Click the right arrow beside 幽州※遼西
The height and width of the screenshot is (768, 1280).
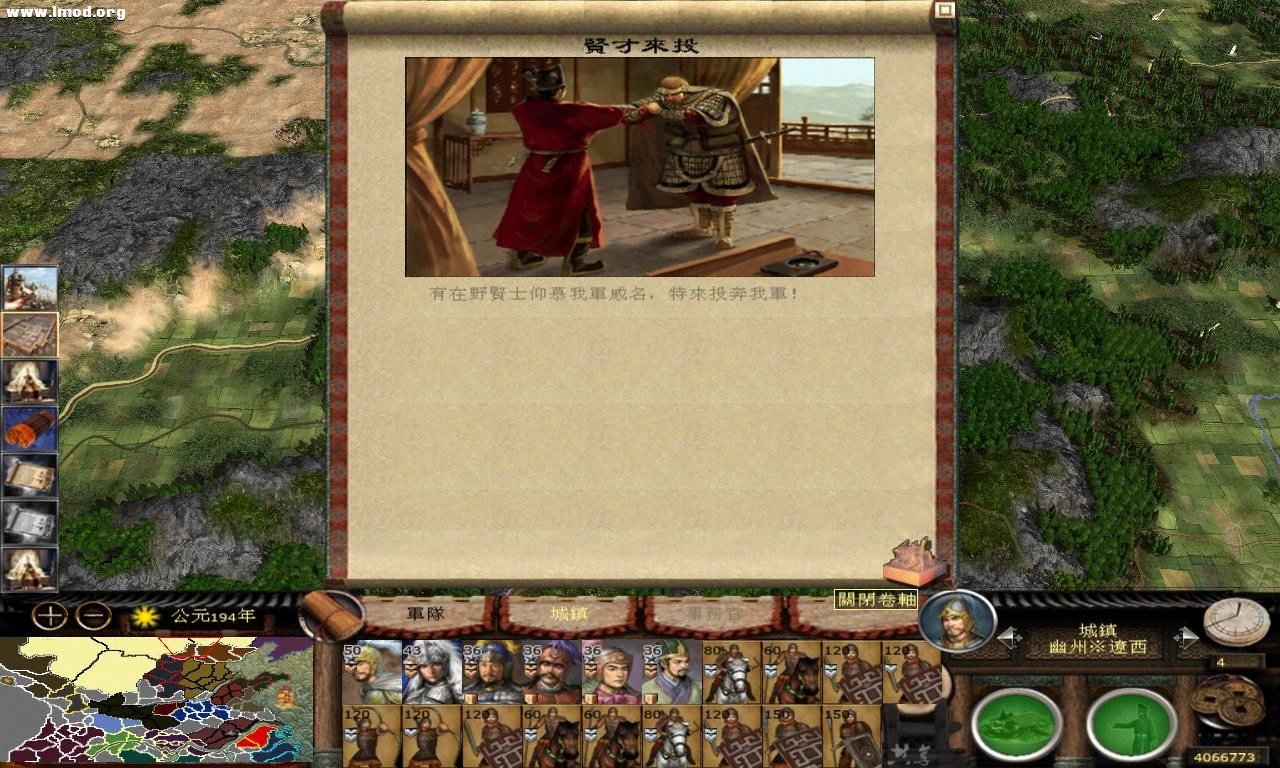click(1189, 636)
